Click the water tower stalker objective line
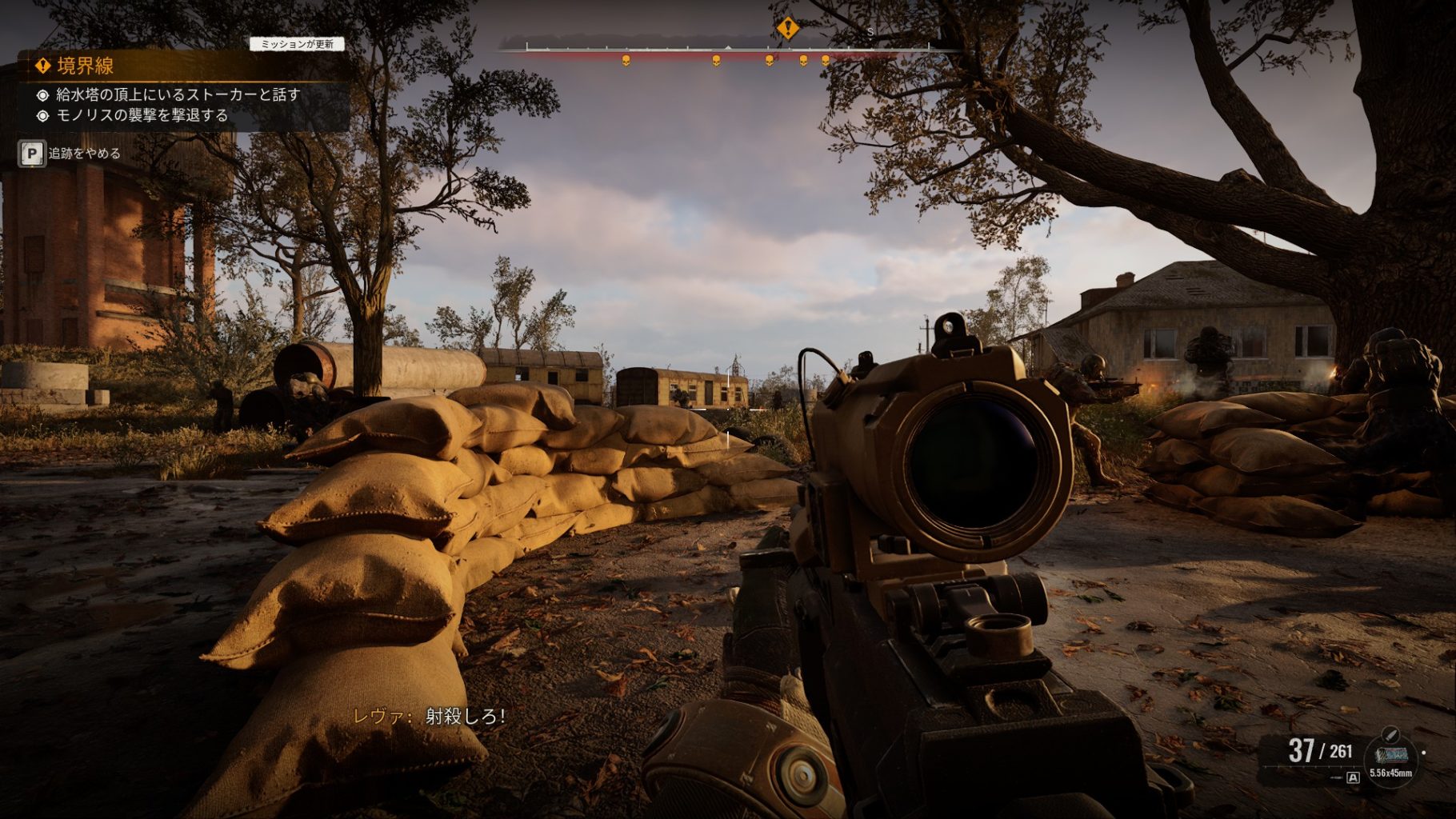Image resolution: width=1456 pixels, height=819 pixels. [178, 94]
